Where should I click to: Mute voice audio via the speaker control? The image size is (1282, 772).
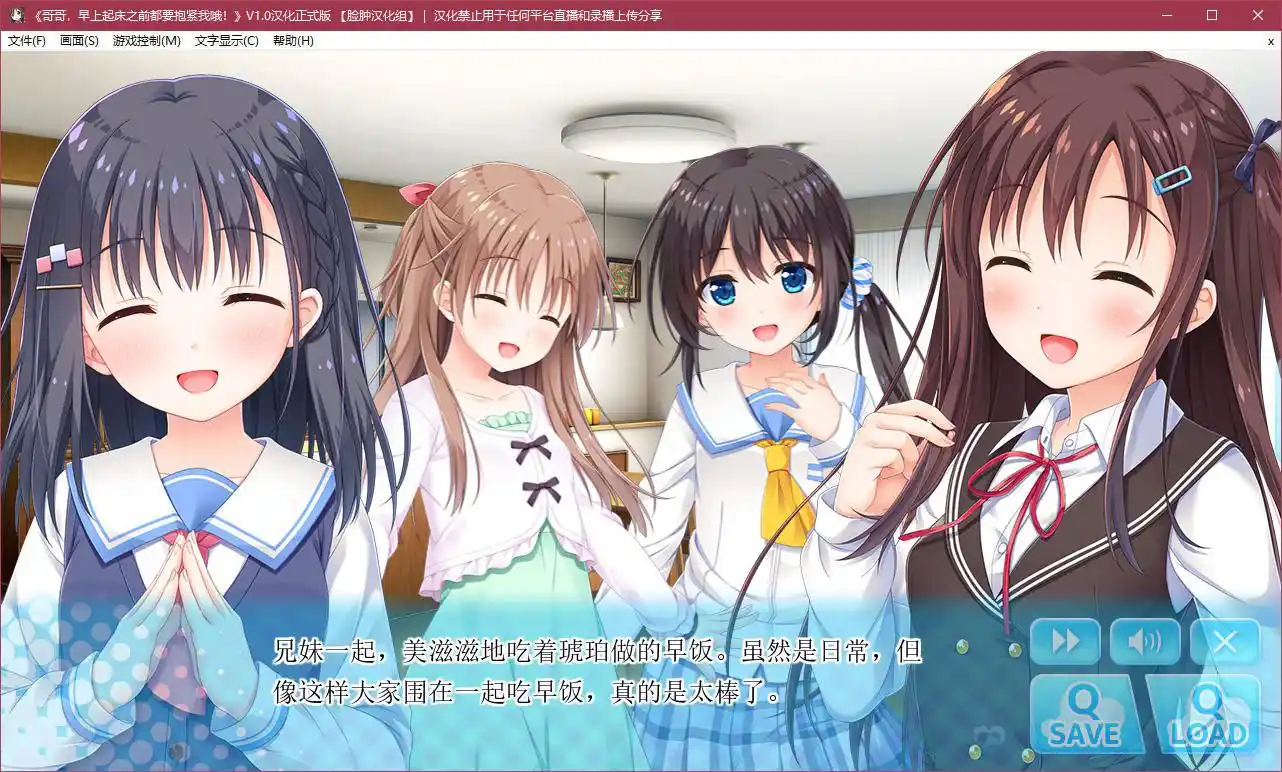click(1145, 641)
